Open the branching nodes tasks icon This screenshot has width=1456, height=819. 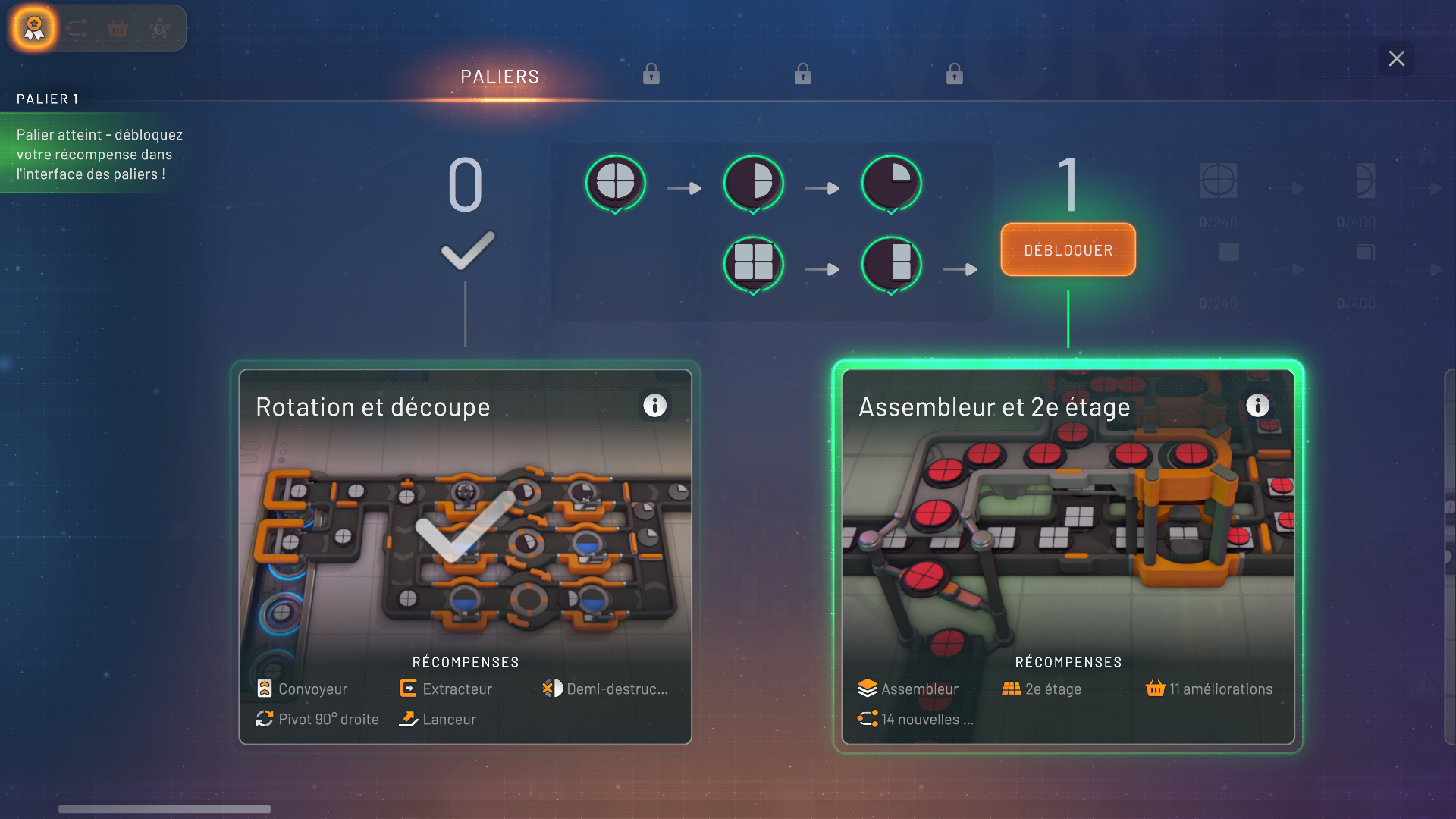77,29
